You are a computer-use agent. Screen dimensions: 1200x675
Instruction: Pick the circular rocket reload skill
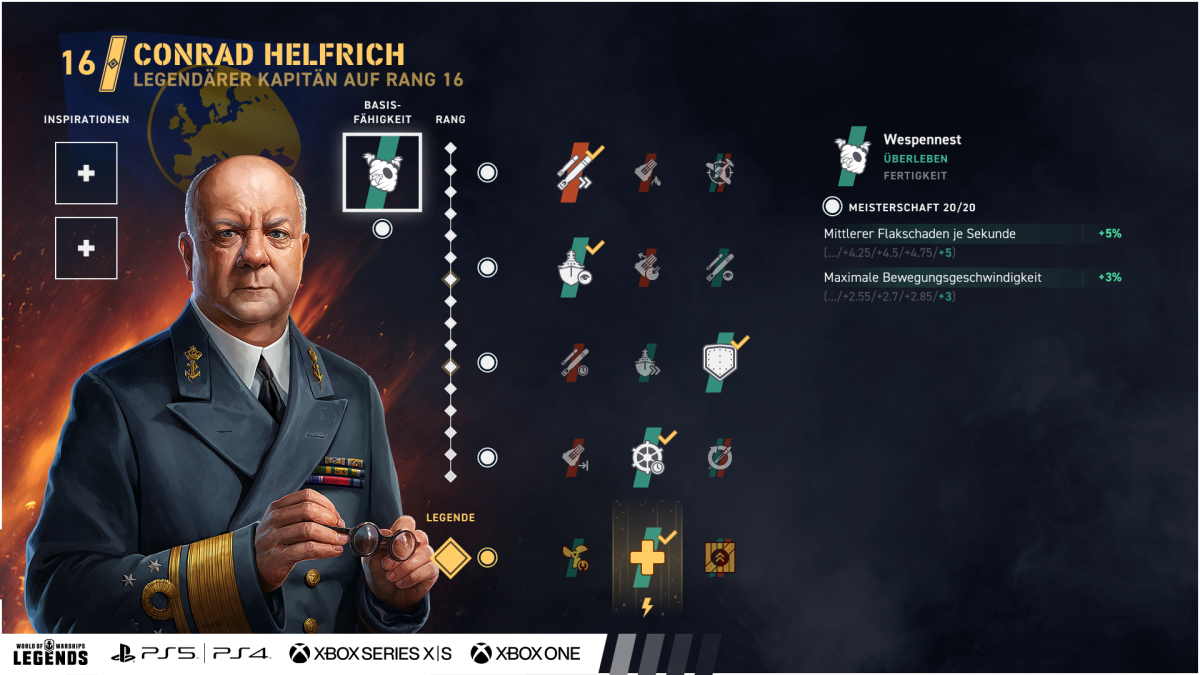(718, 457)
